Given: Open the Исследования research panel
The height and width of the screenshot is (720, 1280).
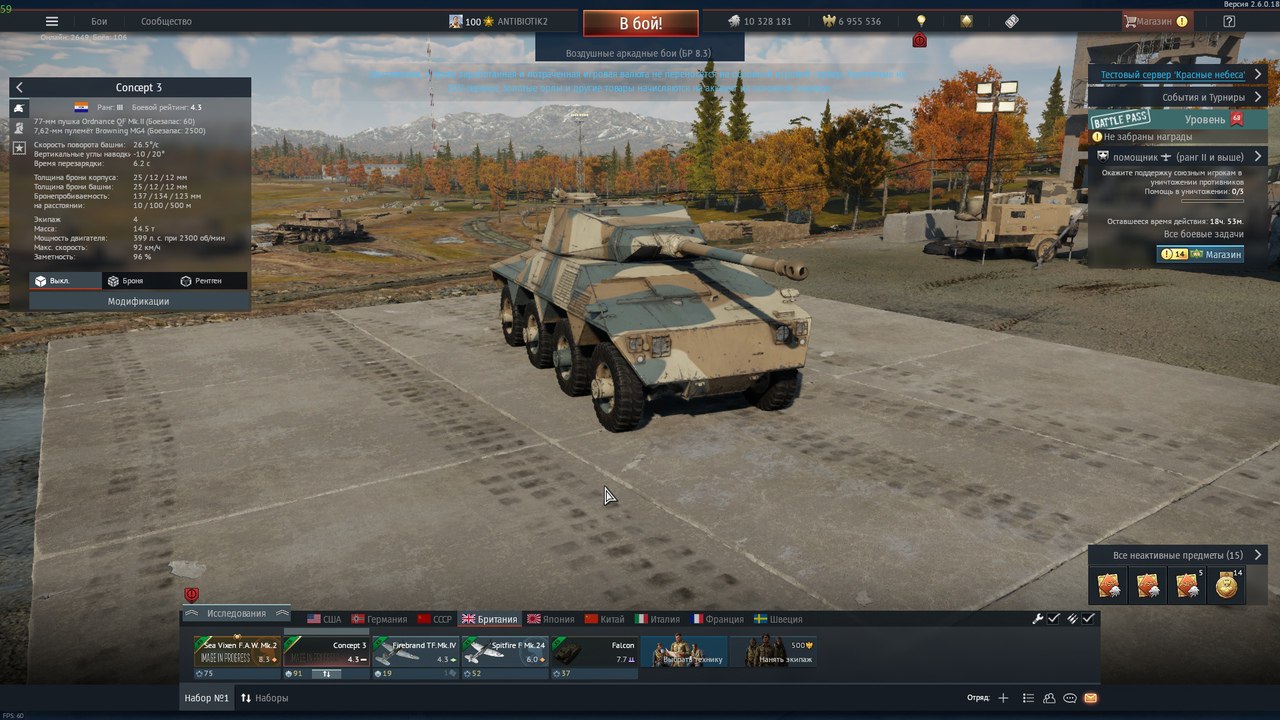Looking at the screenshot, I should (236, 613).
